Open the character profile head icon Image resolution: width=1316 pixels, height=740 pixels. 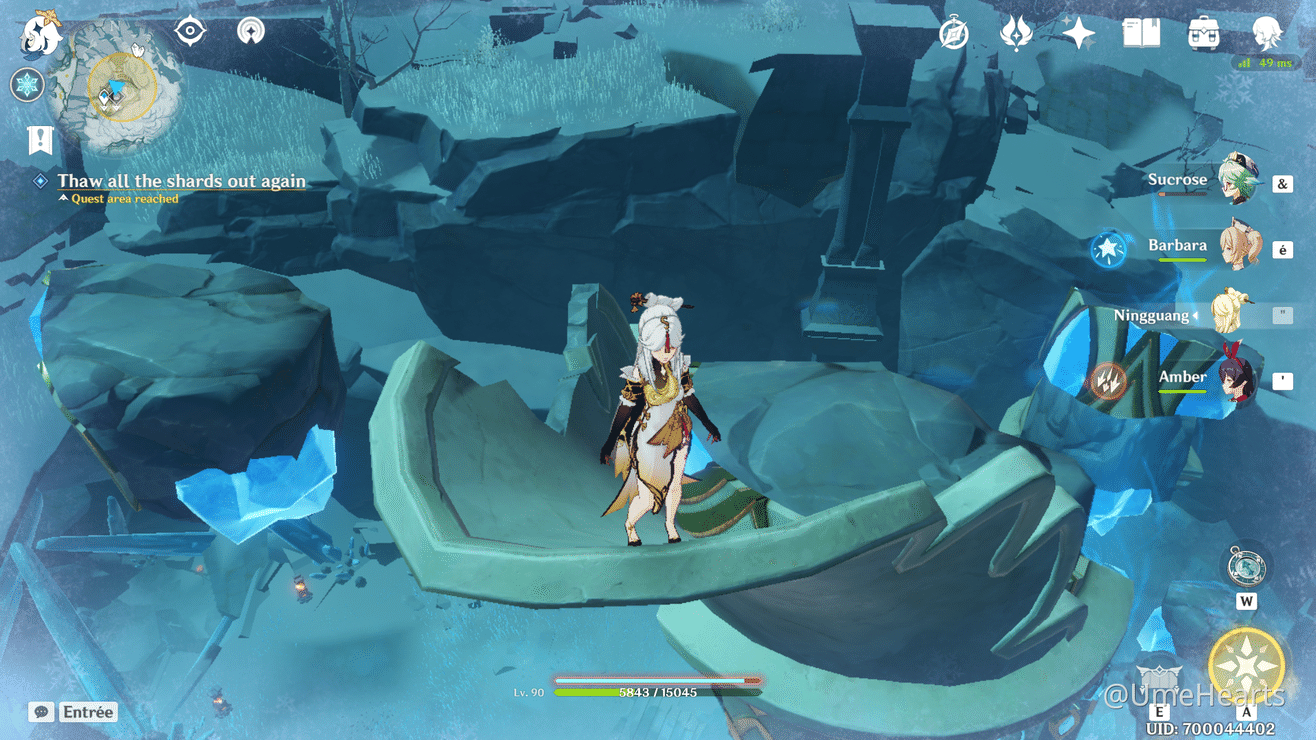click(1267, 34)
